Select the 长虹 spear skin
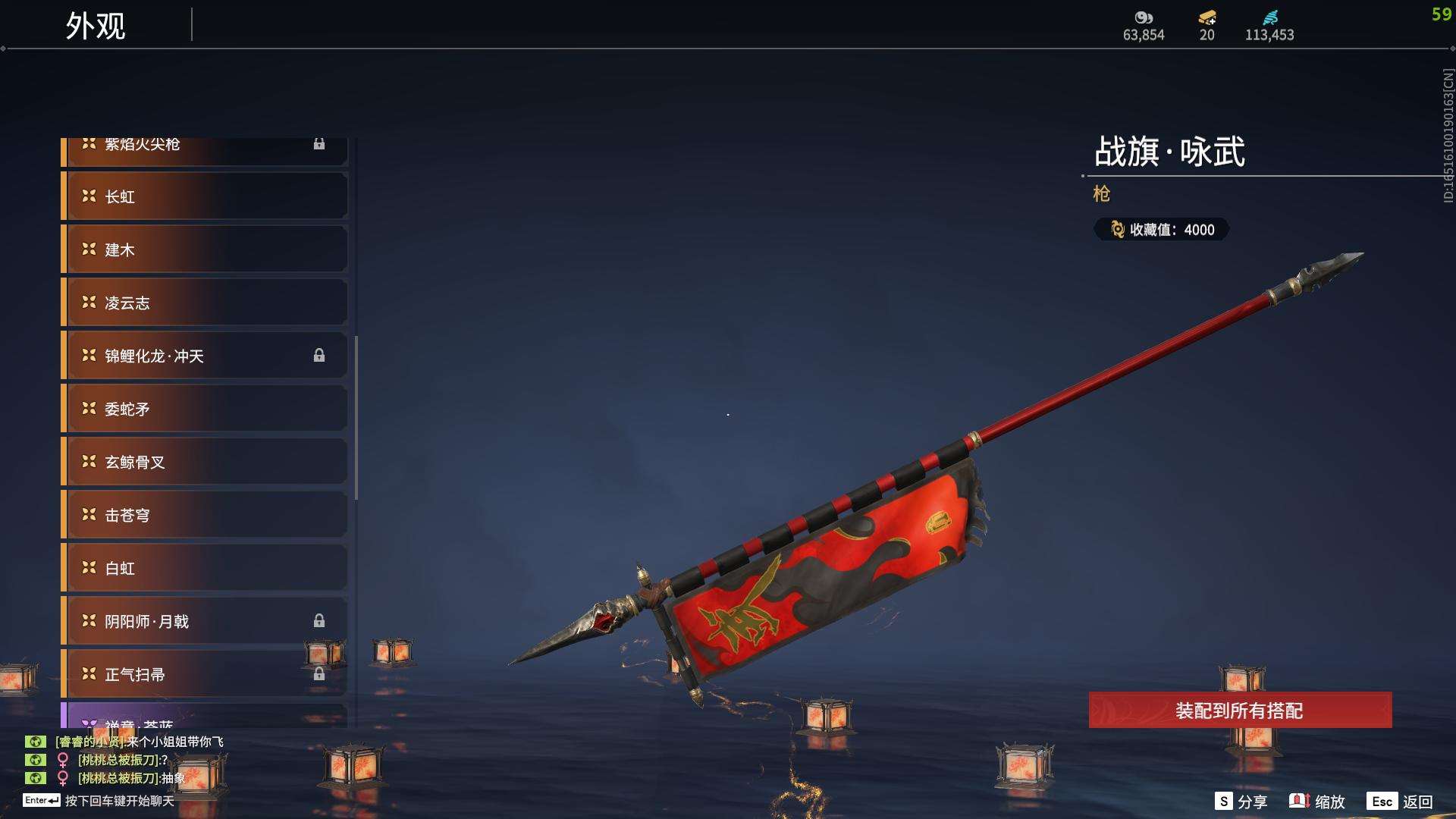Screen dimensions: 1456x819 [x=205, y=196]
